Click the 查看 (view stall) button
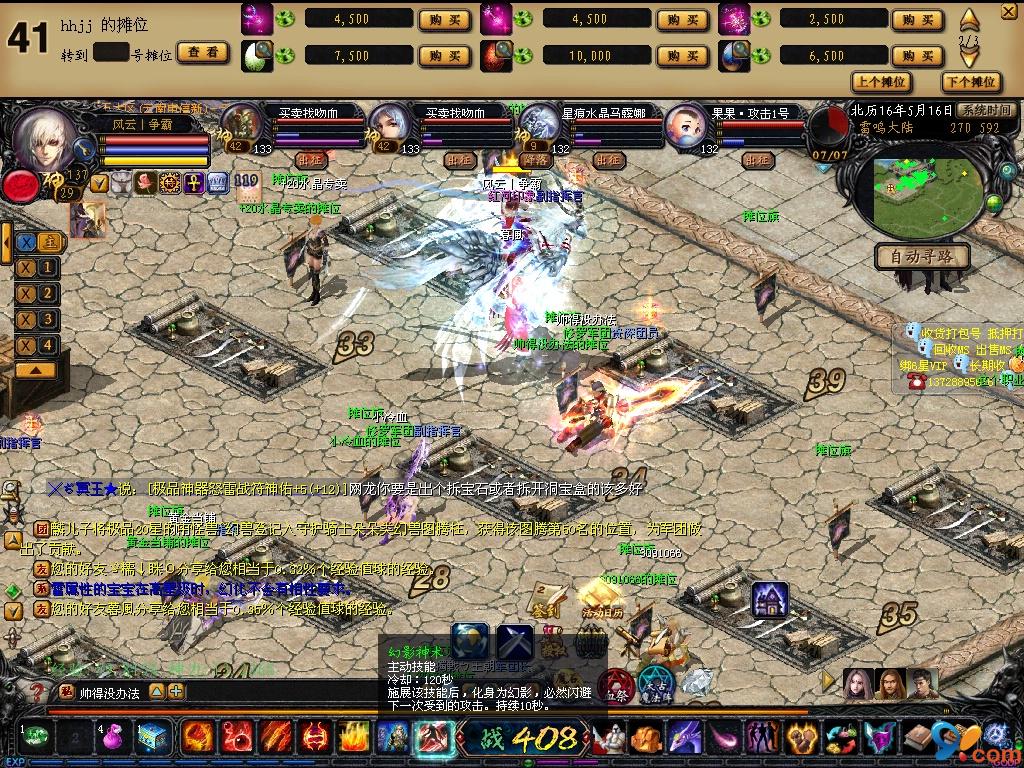The height and width of the screenshot is (768, 1024). pyautogui.click(x=203, y=54)
